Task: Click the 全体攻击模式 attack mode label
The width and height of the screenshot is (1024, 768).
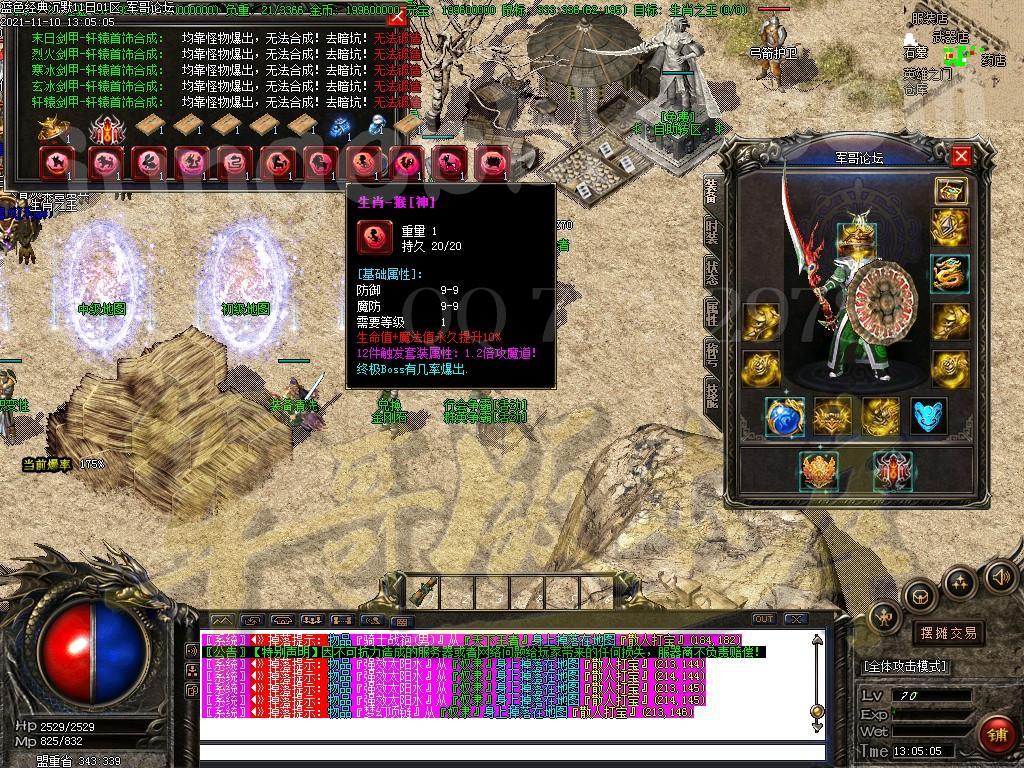Action: click(x=904, y=666)
